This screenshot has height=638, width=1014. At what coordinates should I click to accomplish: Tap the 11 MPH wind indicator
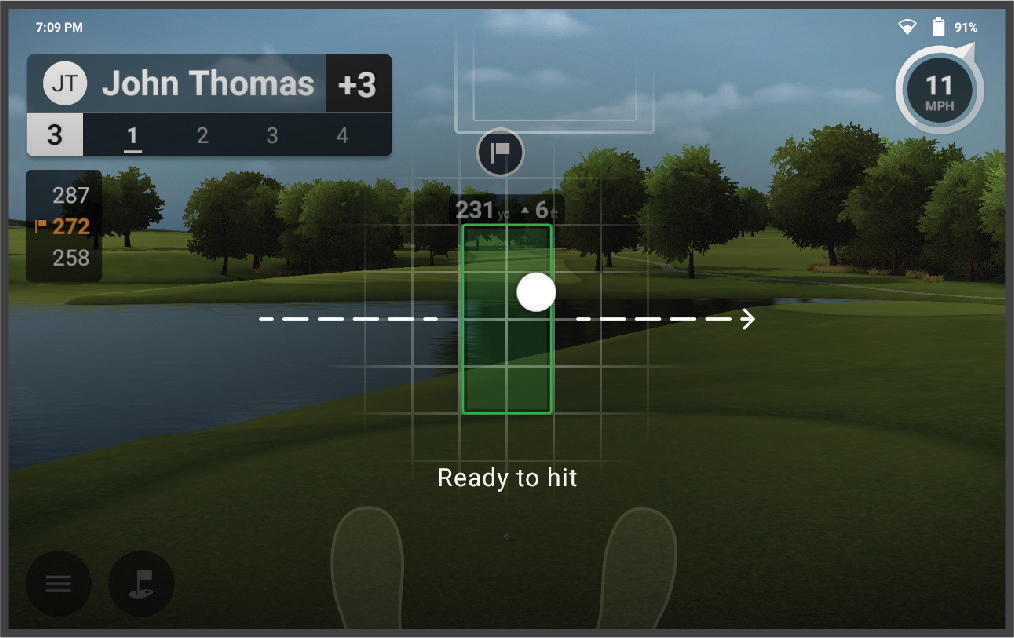click(x=939, y=90)
